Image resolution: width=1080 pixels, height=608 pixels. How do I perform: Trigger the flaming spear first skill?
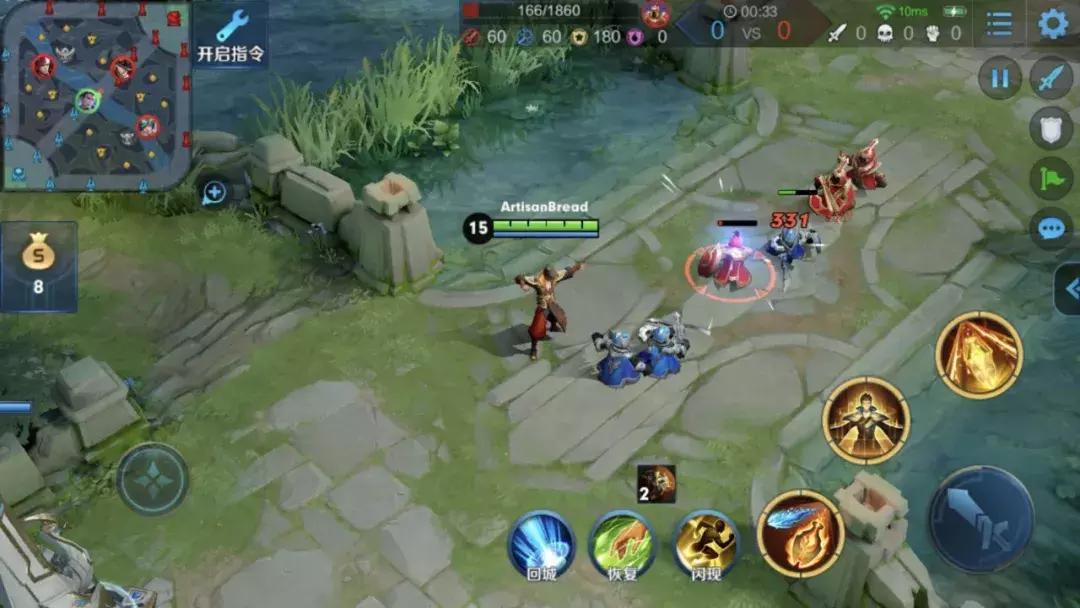[x=800, y=533]
